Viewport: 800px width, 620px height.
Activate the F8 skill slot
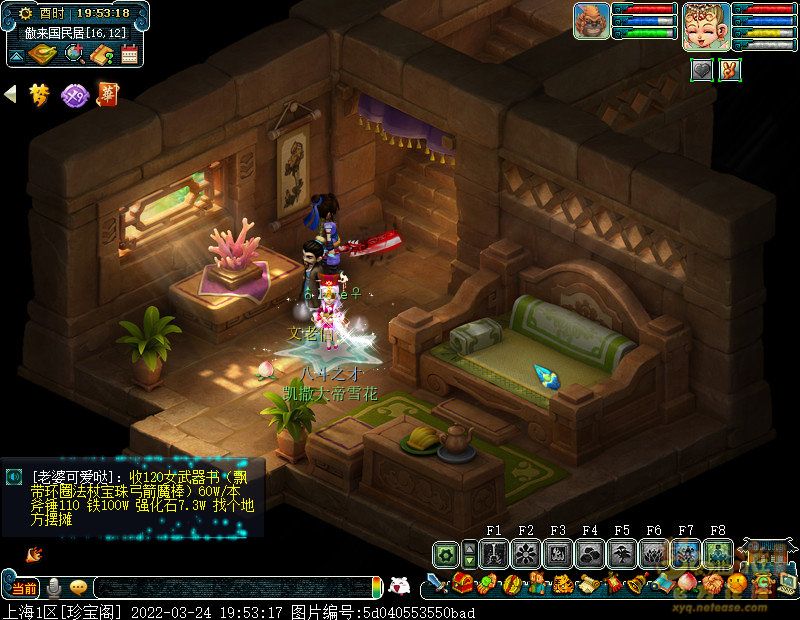[718, 554]
